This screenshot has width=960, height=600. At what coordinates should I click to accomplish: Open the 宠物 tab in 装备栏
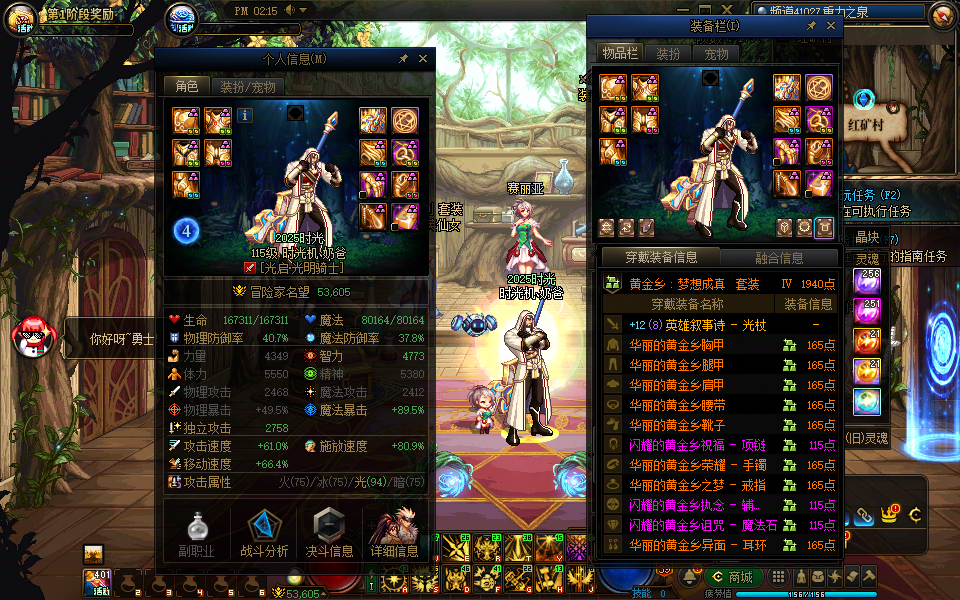[716, 54]
